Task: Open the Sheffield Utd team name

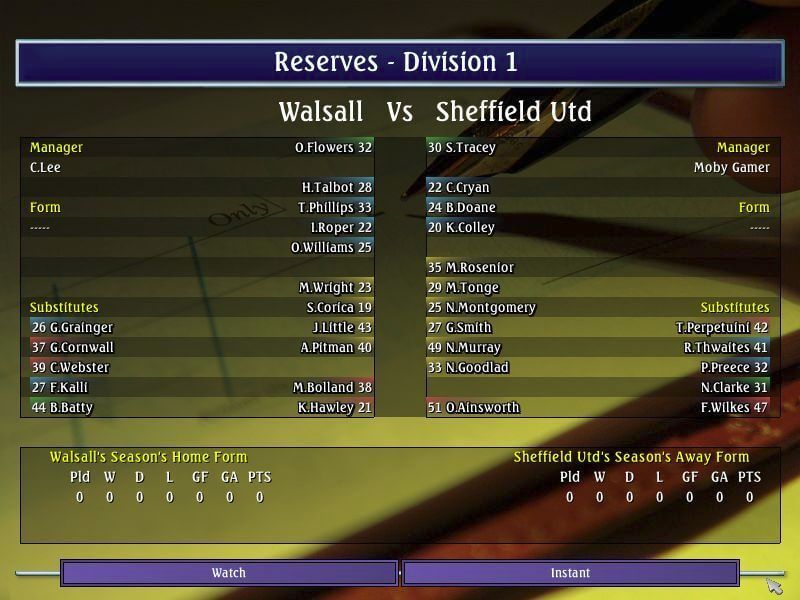Action: 514,110
